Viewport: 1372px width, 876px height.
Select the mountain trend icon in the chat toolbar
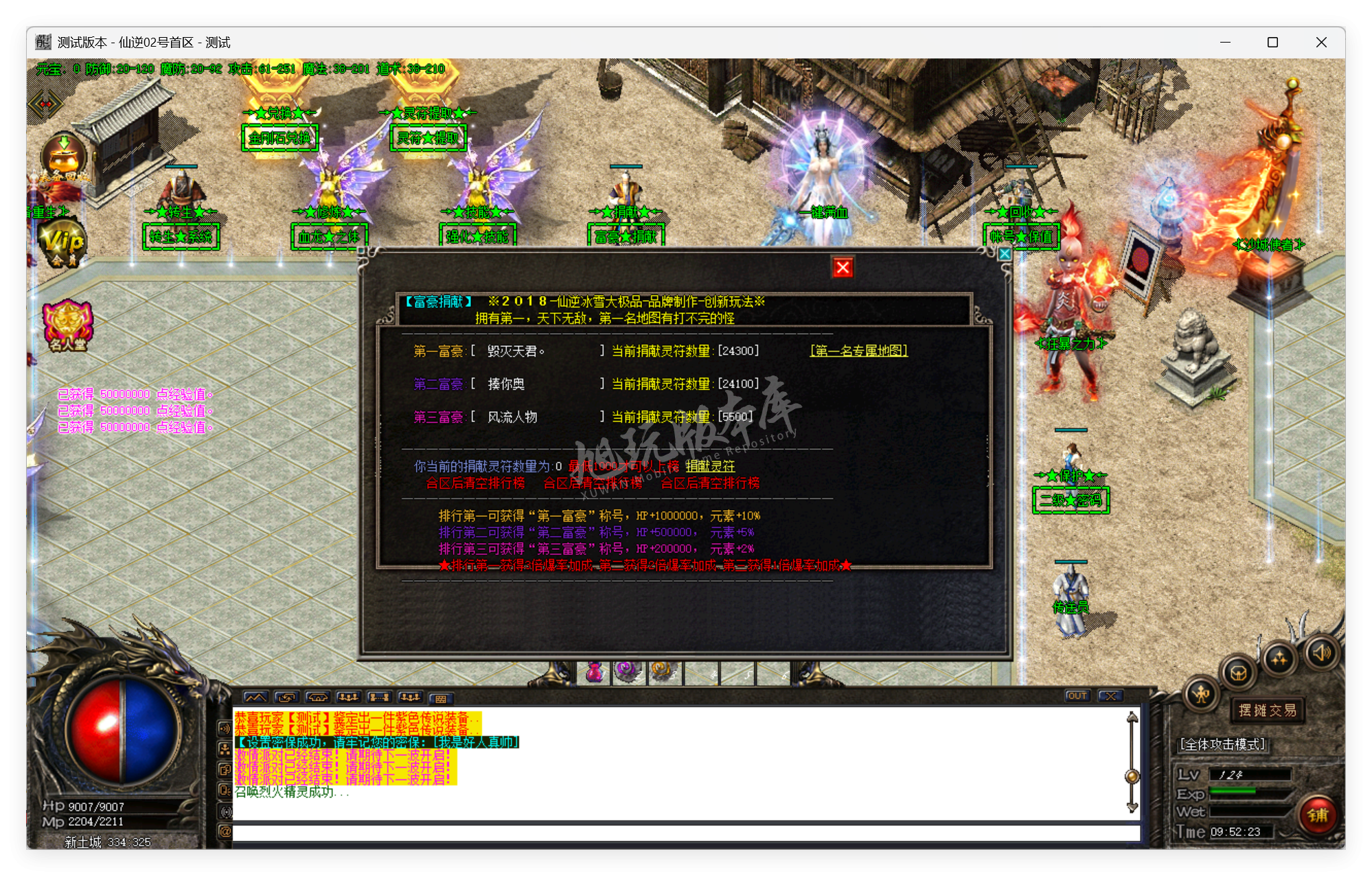pyautogui.click(x=255, y=697)
